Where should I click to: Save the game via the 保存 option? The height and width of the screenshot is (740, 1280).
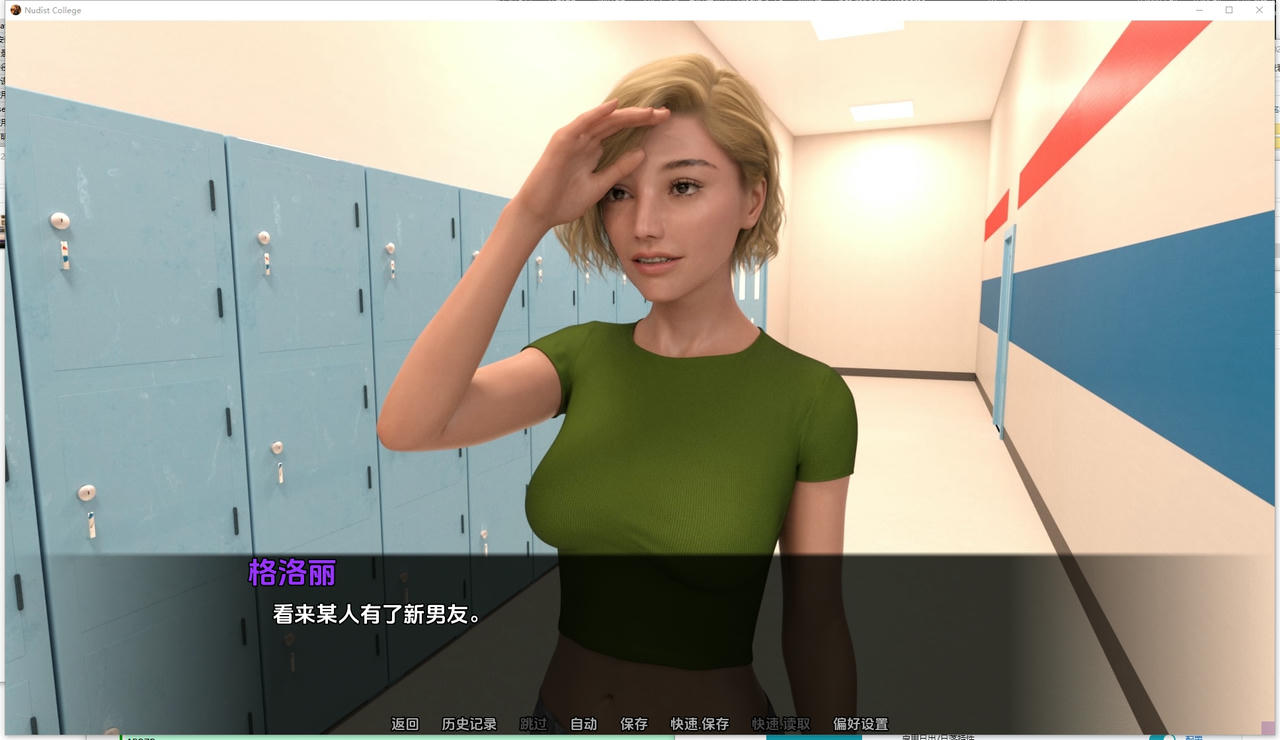tap(634, 723)
